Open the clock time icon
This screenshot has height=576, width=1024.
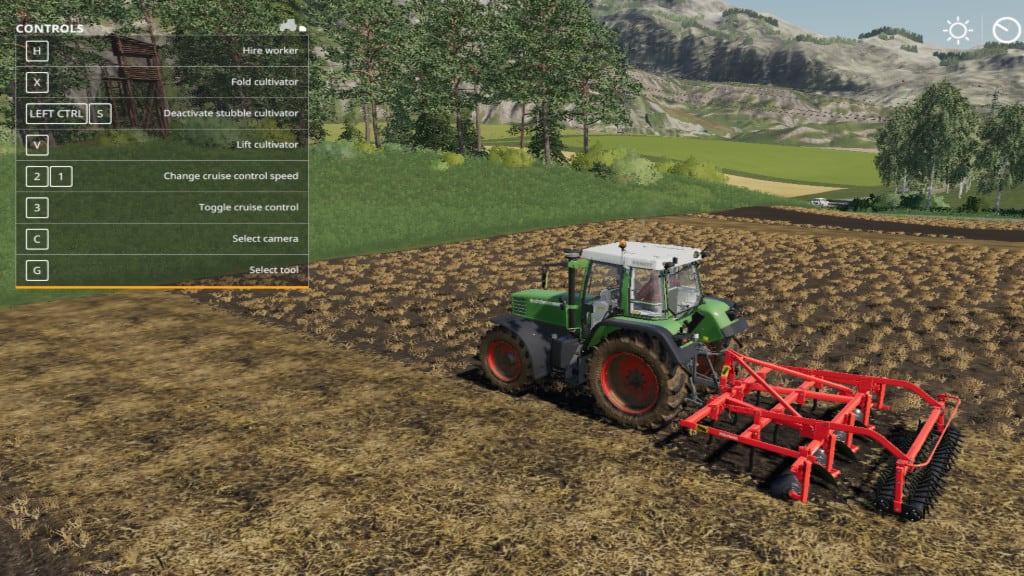1005,30
